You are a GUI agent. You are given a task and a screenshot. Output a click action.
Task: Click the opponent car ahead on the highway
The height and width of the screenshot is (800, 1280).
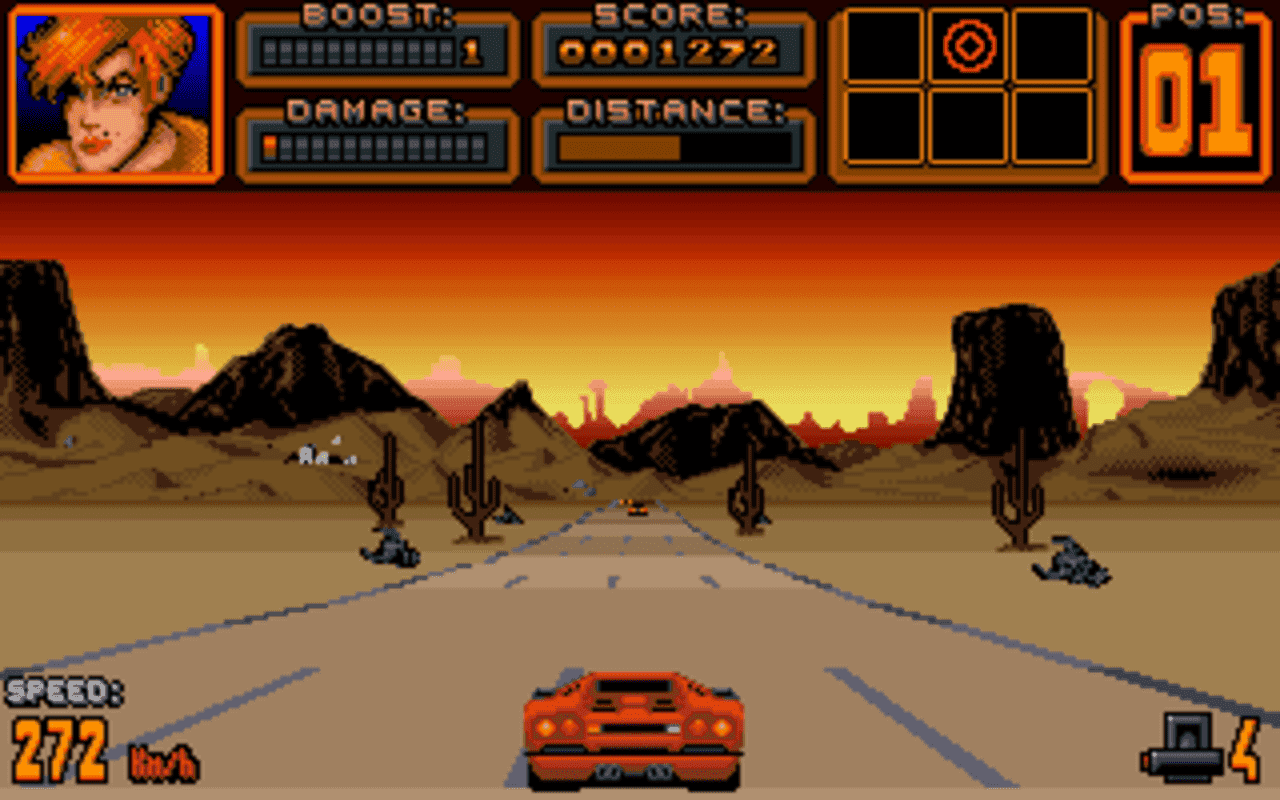(638, 509)
